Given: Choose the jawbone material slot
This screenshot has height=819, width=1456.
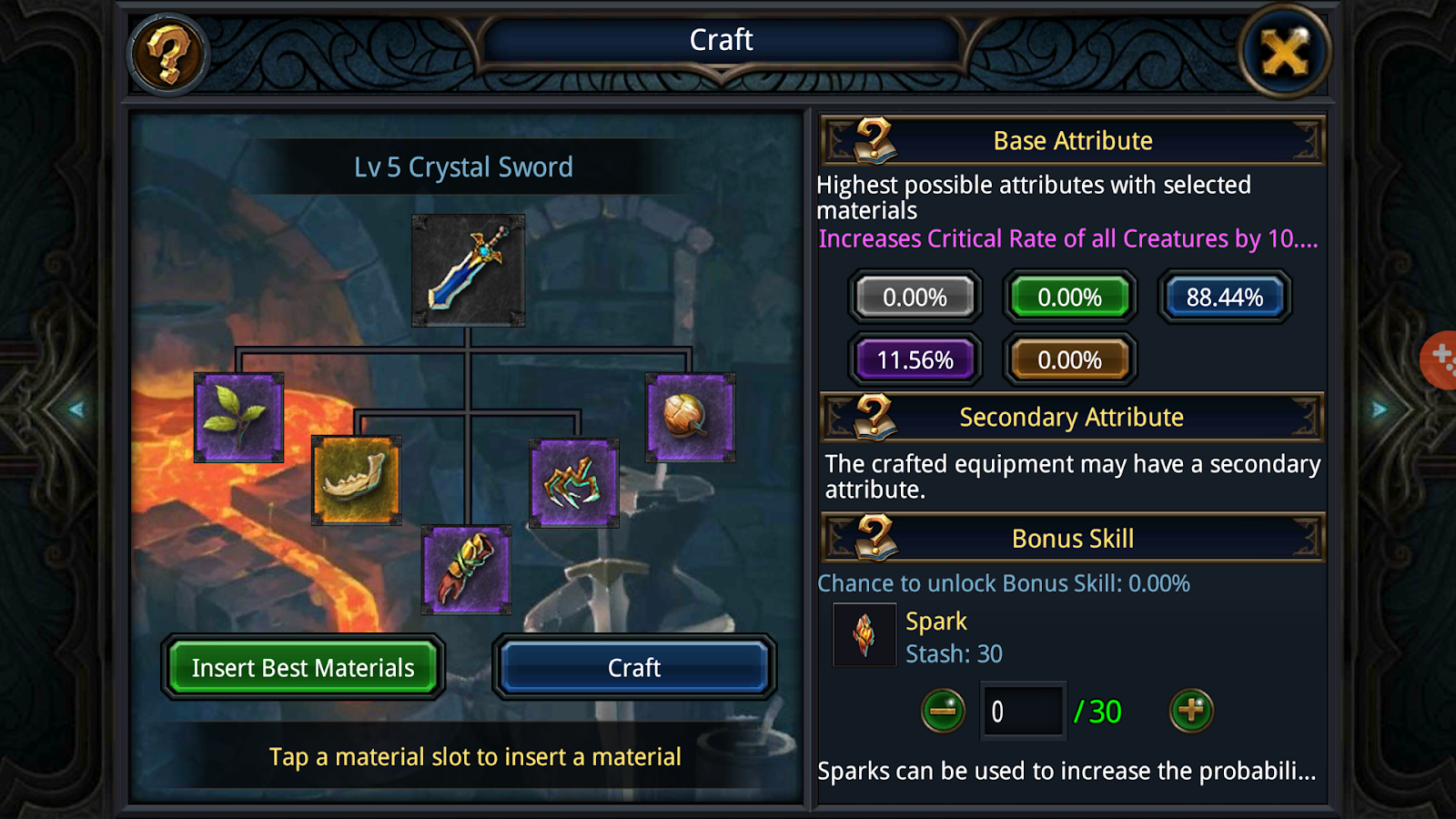Looking at the screenshot, I should (x=356, y=480).
